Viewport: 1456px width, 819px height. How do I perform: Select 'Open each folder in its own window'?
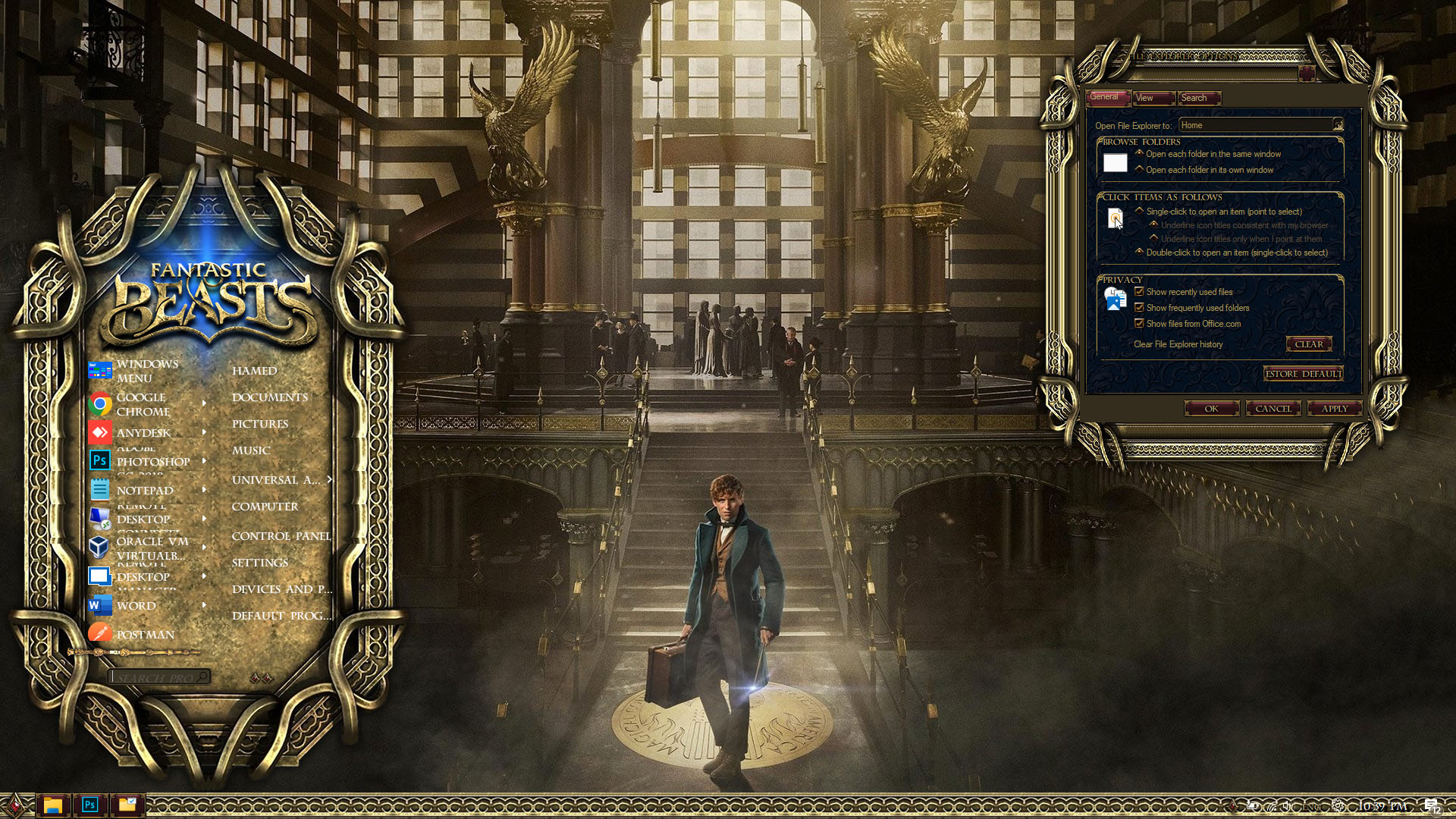click(1139, 169)
